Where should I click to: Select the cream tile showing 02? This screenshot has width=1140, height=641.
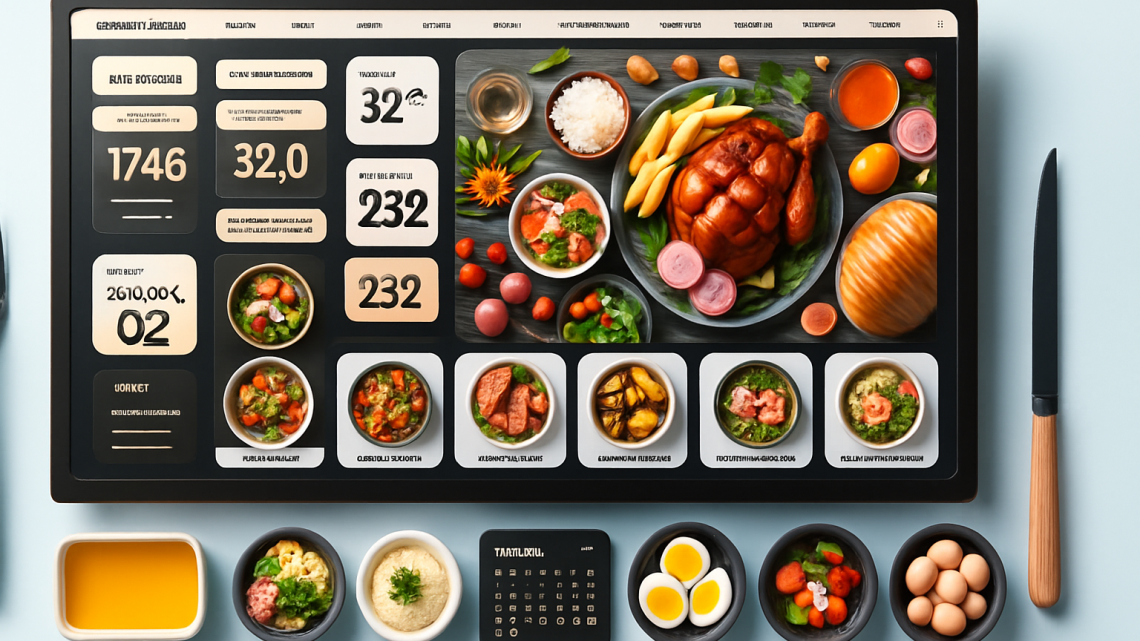point(144,304)
